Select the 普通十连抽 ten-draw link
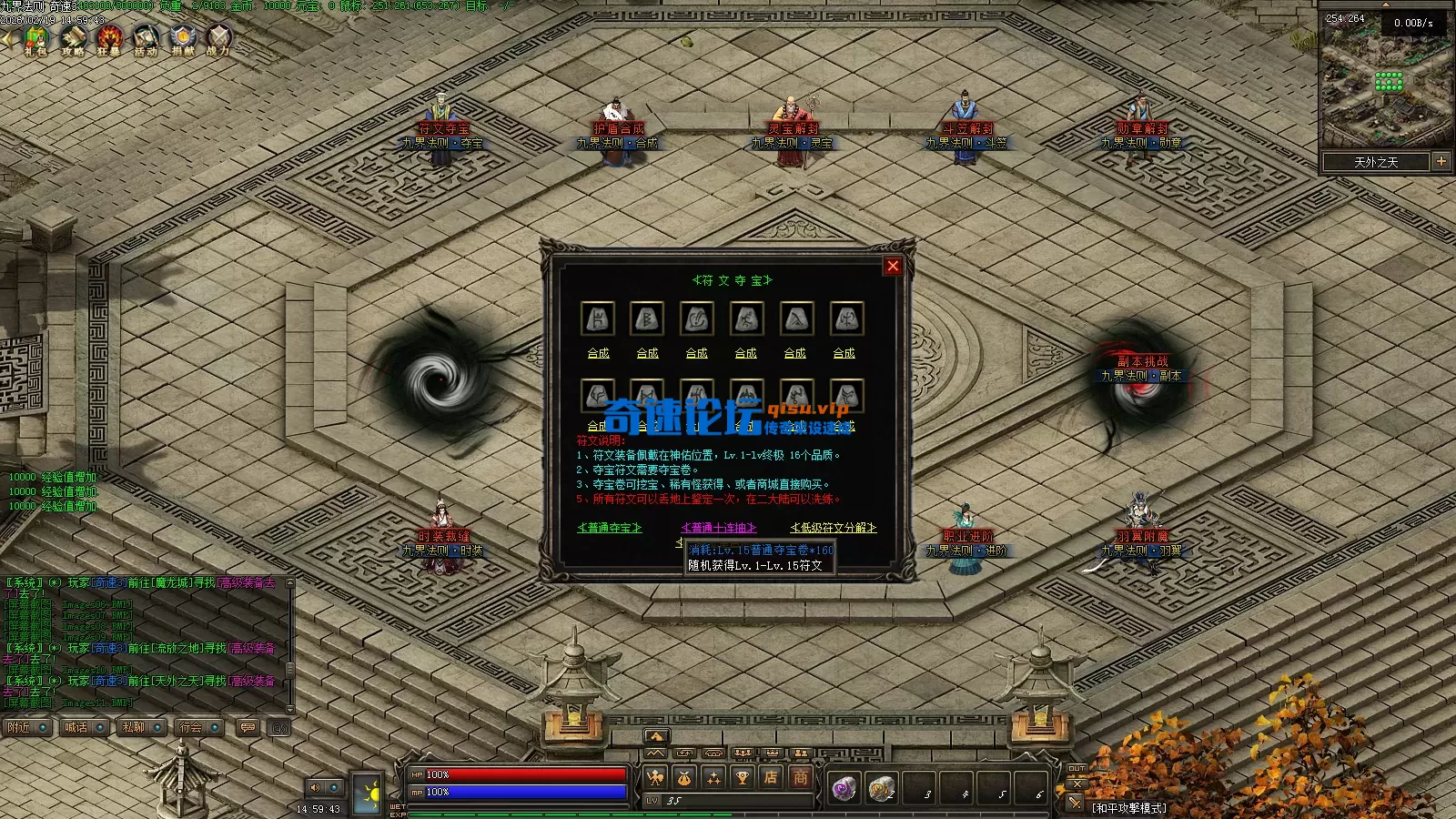The width and height of the screenshot is (1456, 819). pos(719,528)
